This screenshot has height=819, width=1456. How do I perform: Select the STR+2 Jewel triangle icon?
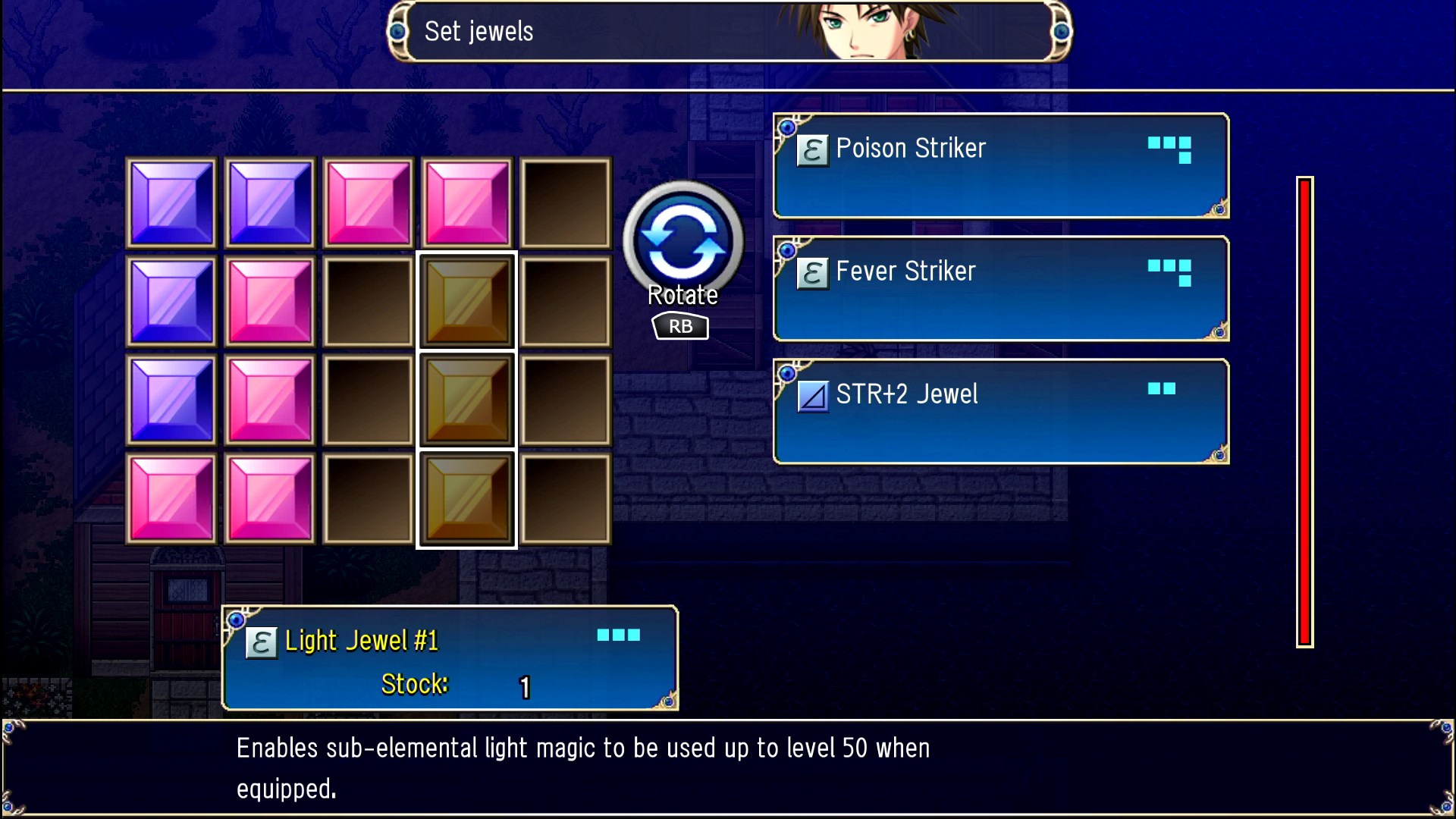(813, 395)
